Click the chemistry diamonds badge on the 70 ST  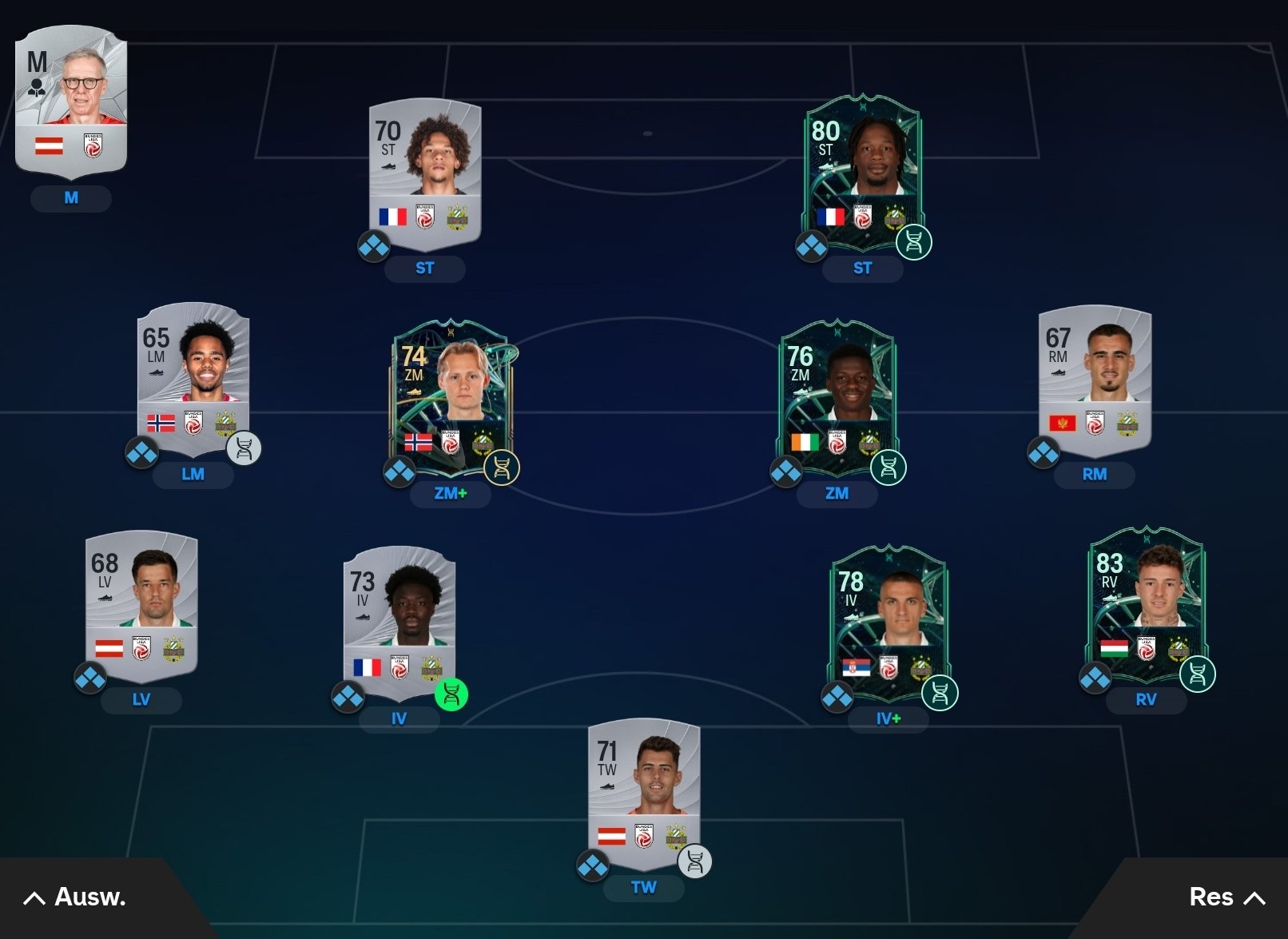[374, 246]
